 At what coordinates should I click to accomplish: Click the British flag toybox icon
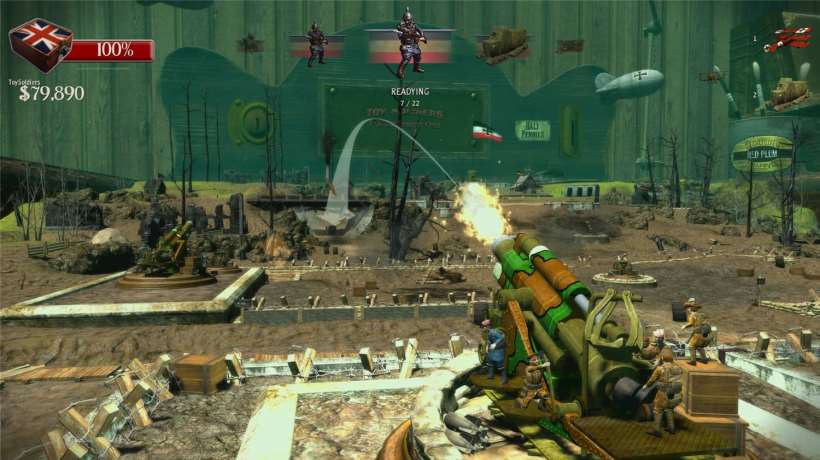pyautogui.click(x=40, y=45)
